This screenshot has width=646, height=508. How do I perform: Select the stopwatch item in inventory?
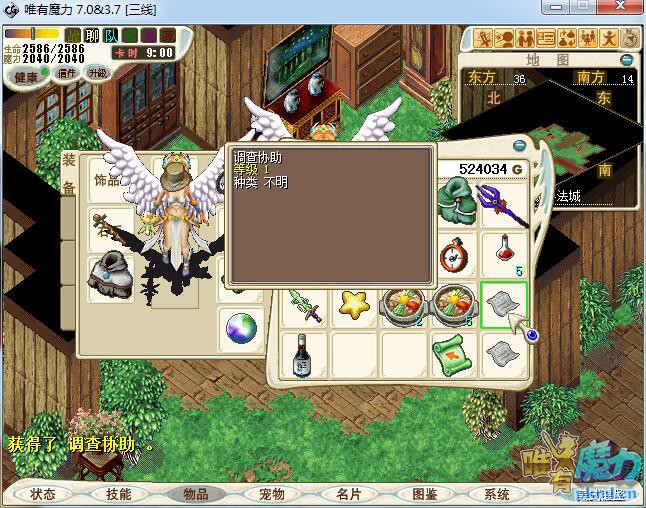pos(455,251)
